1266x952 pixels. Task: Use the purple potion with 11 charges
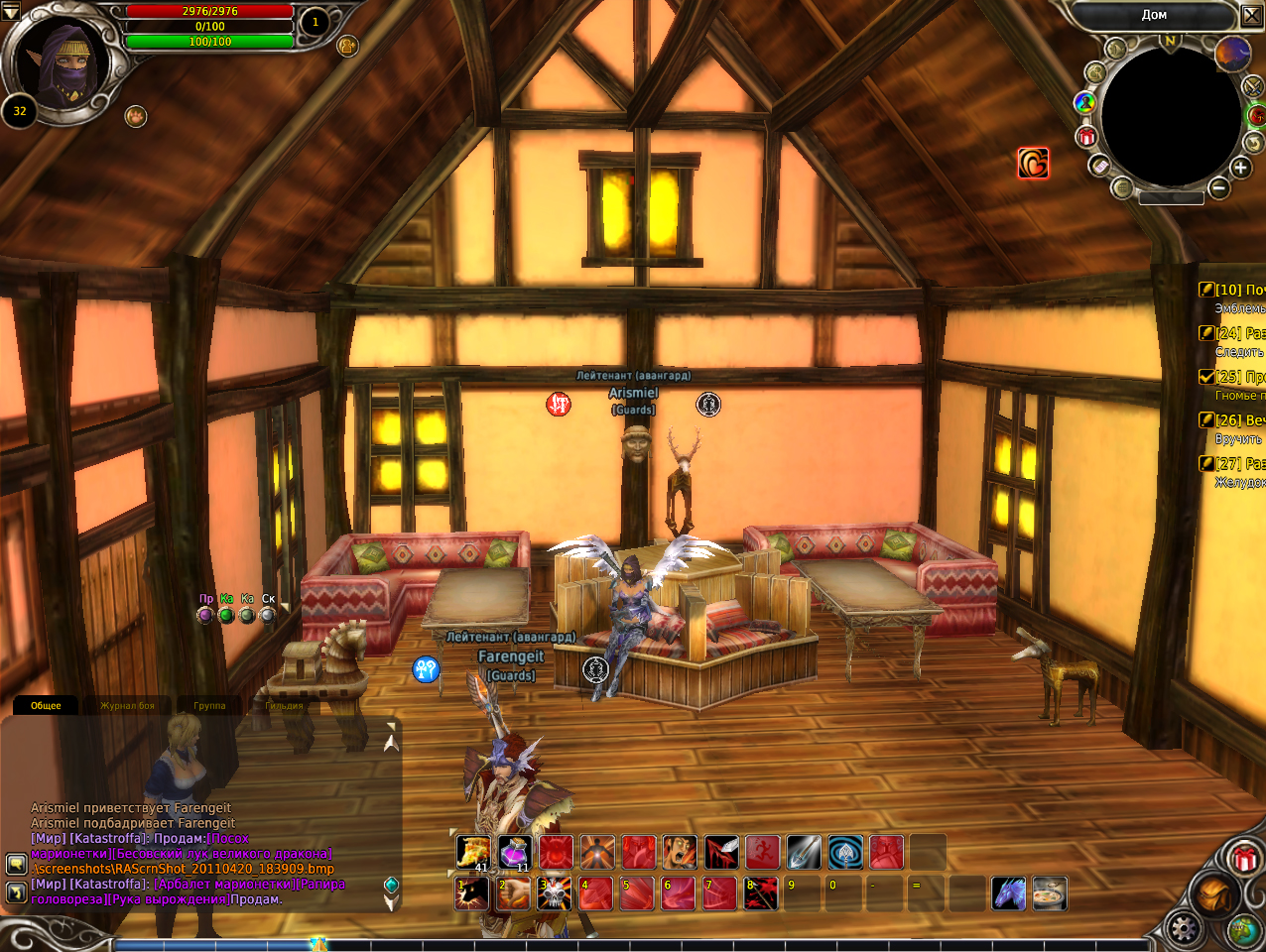coord(514,853)
